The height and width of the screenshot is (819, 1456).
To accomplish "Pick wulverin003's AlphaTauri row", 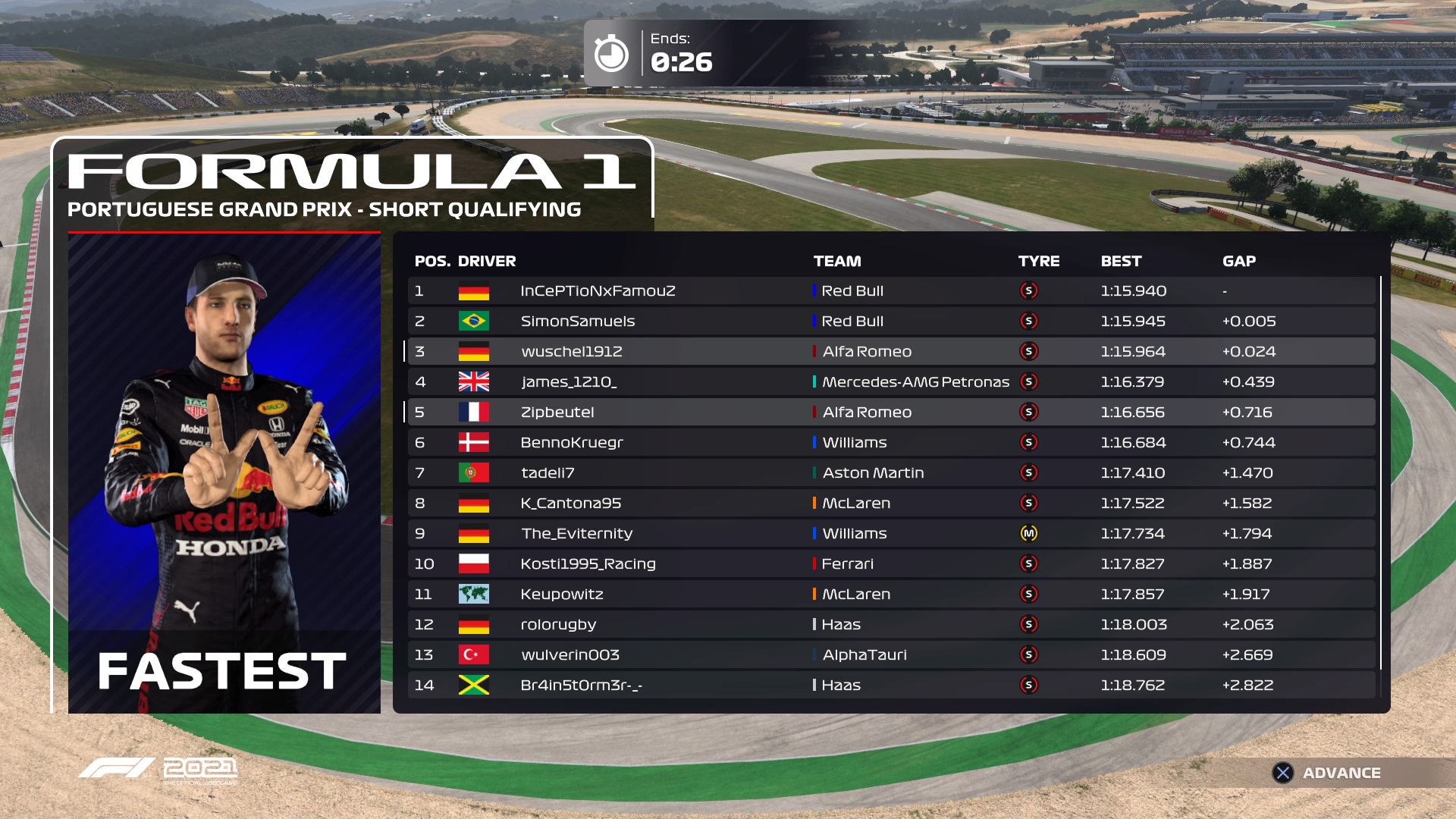I will pos(891,655).
